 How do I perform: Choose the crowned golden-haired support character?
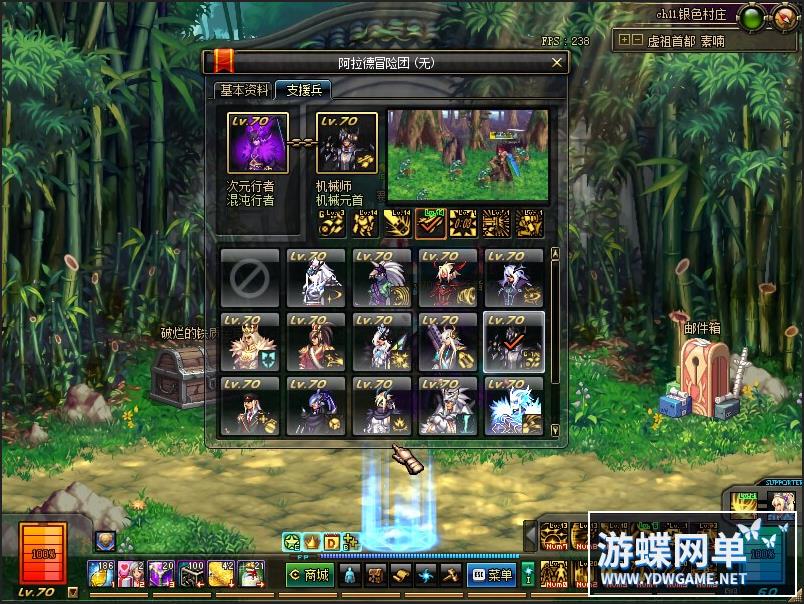pos(250,341)
